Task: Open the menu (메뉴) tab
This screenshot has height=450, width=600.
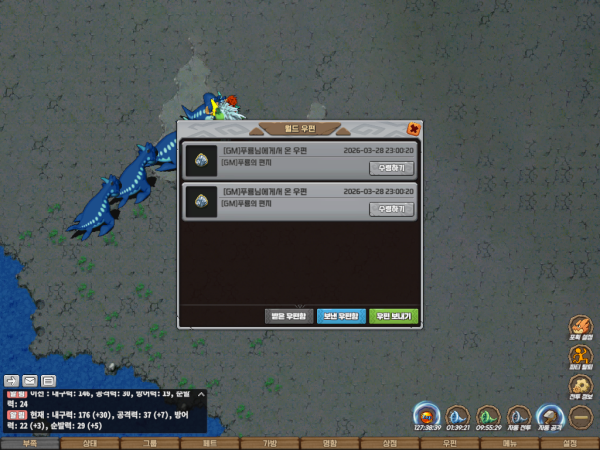Action: pyautogui.click(x=509, y=443)
